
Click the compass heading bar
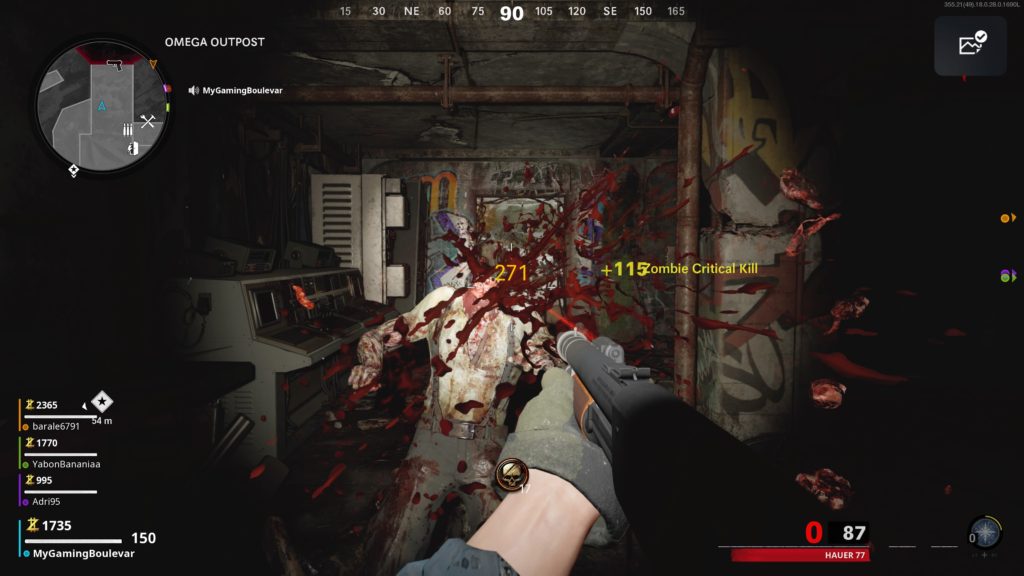tap(511, 12)
